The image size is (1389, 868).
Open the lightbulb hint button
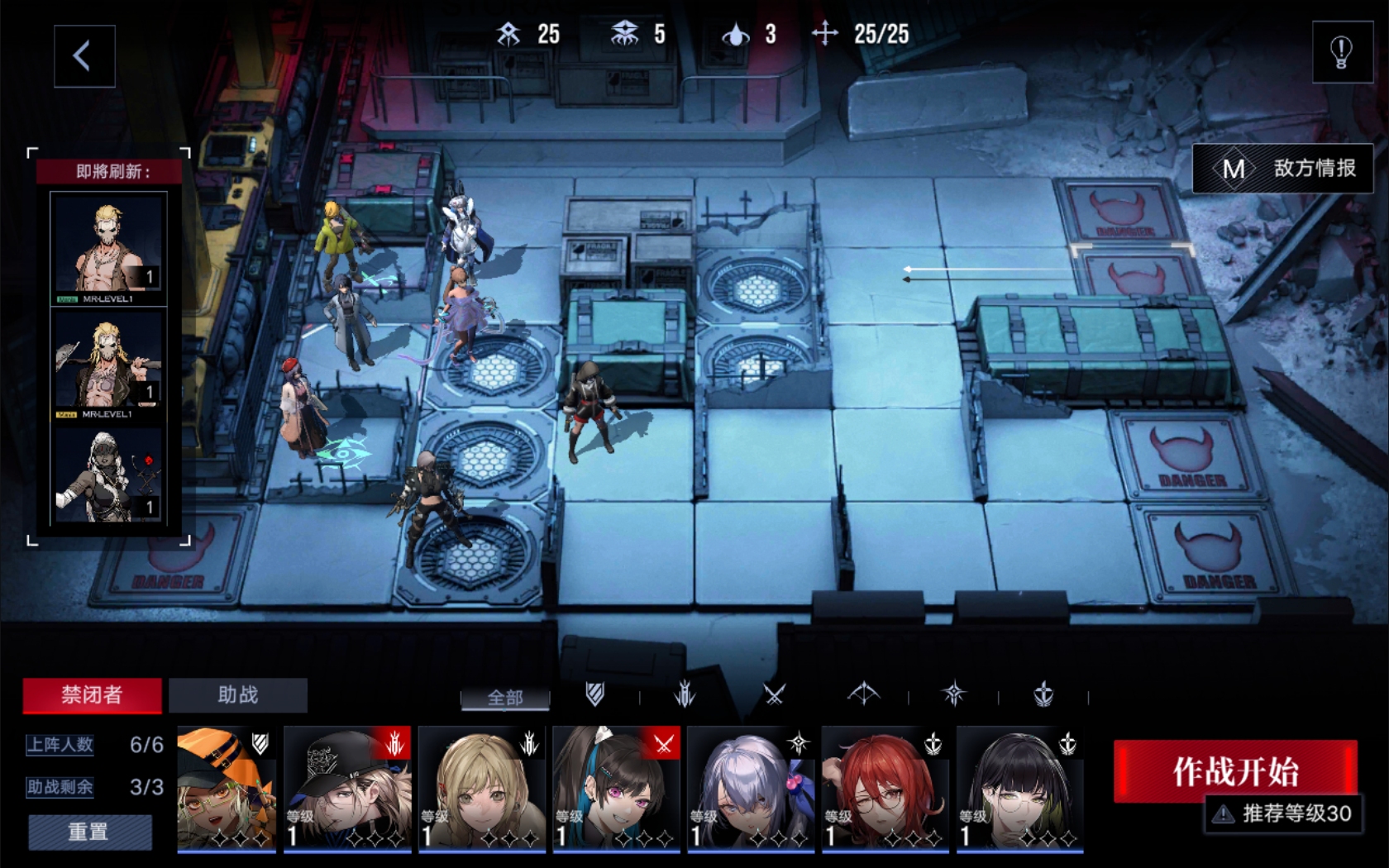(x=1341, y=53)
